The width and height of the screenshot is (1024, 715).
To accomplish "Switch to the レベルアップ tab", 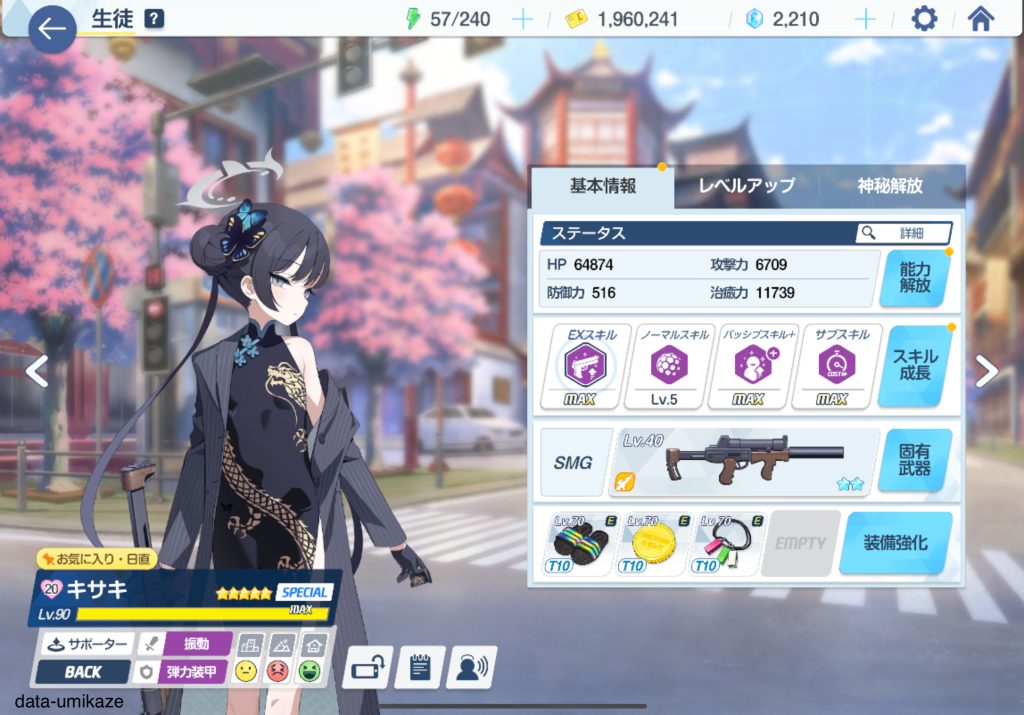I will coord(746,186).
